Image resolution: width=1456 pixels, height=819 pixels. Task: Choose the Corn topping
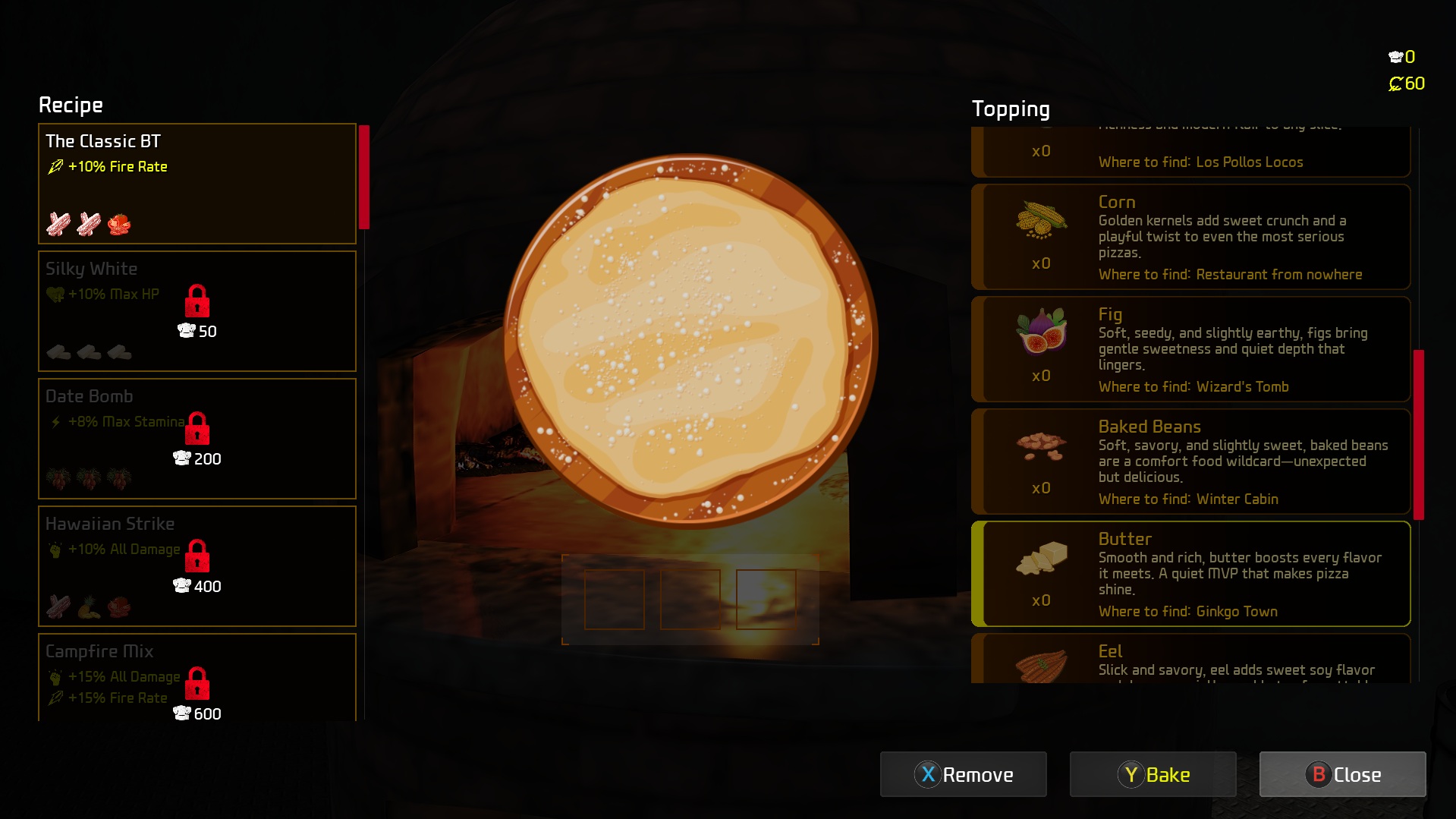tap(1190, 237)
